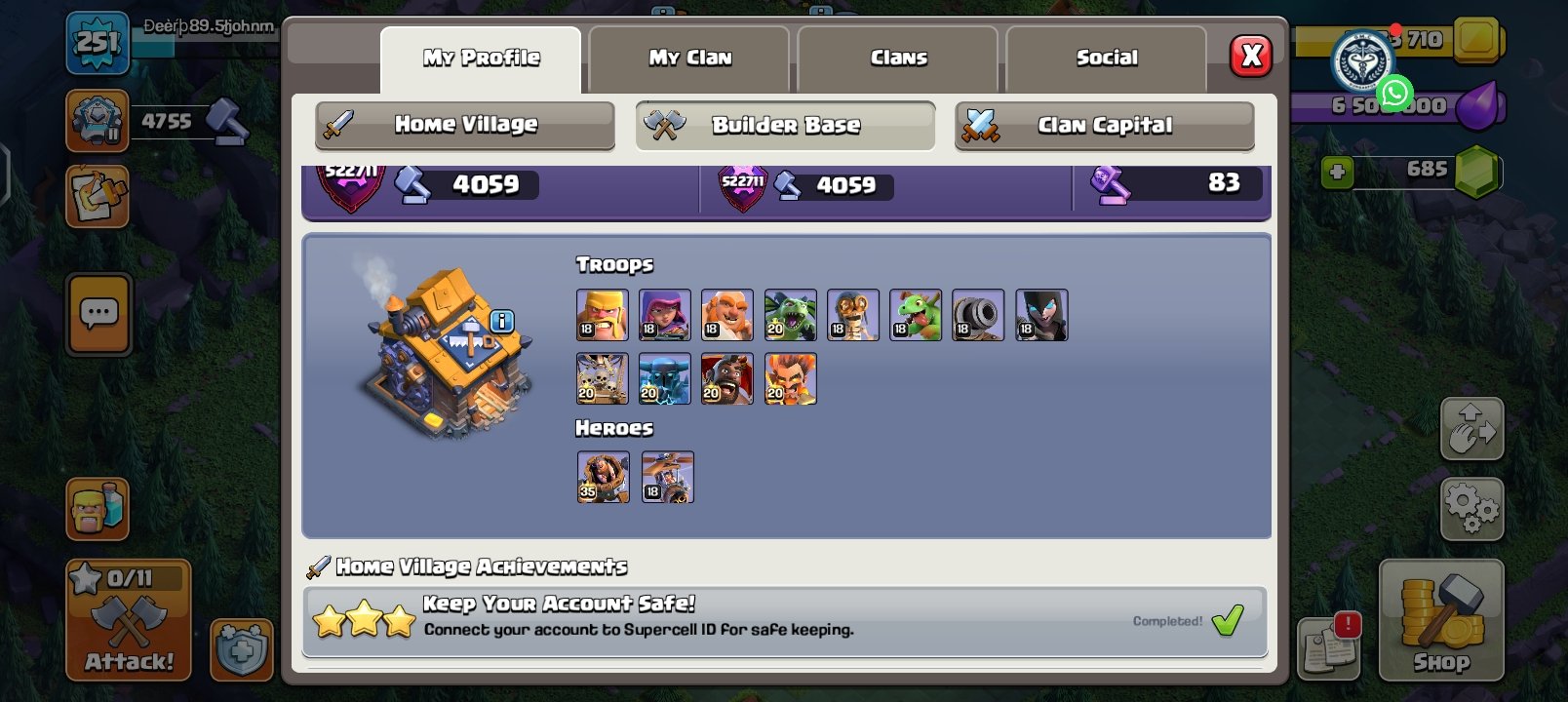The image size is (1568, 702).
Task: Click the info button on the Builder Hall
Action: (x=500, y=323)
